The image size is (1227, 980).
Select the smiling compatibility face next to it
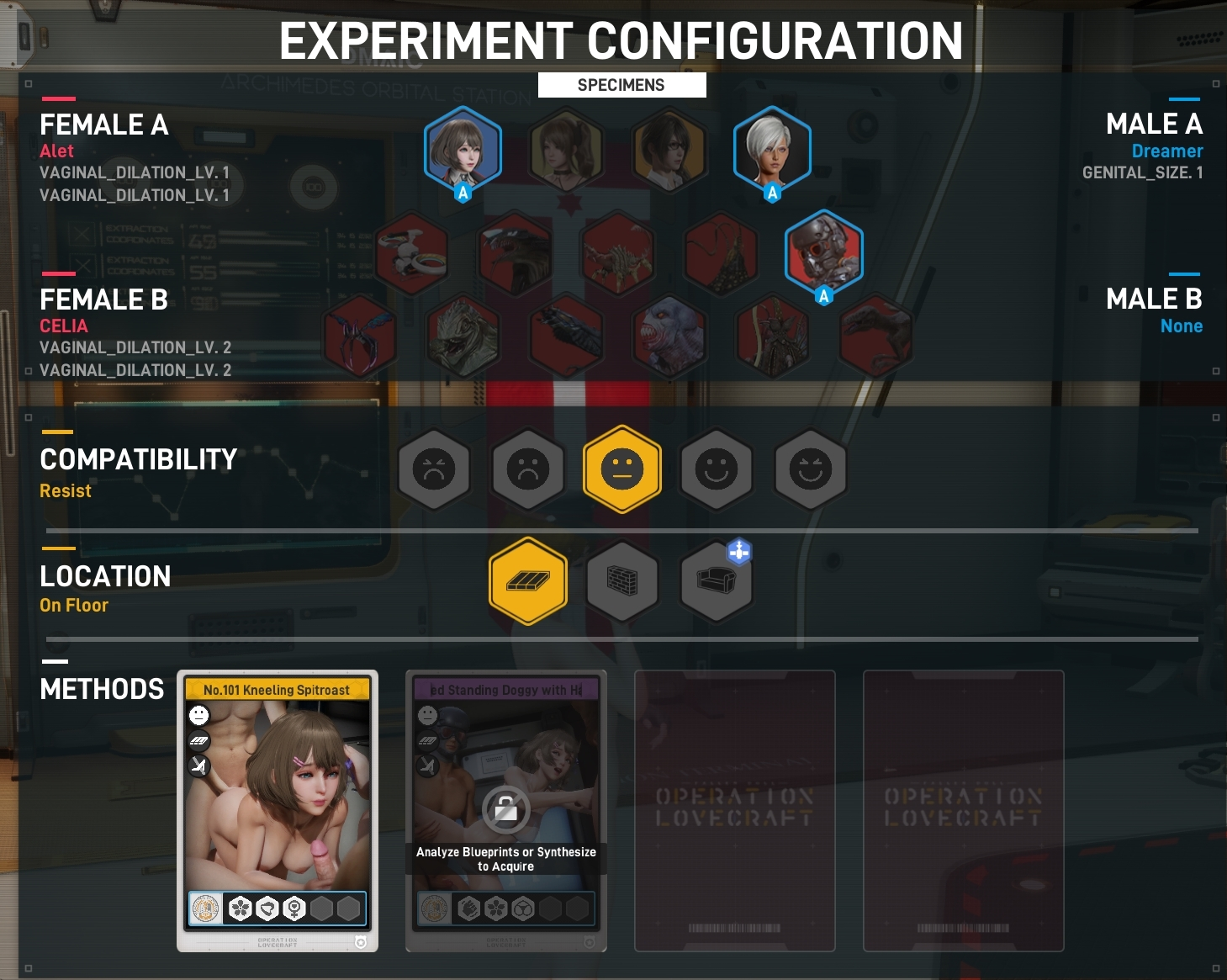pyautogui.click(x=717, y=469)
